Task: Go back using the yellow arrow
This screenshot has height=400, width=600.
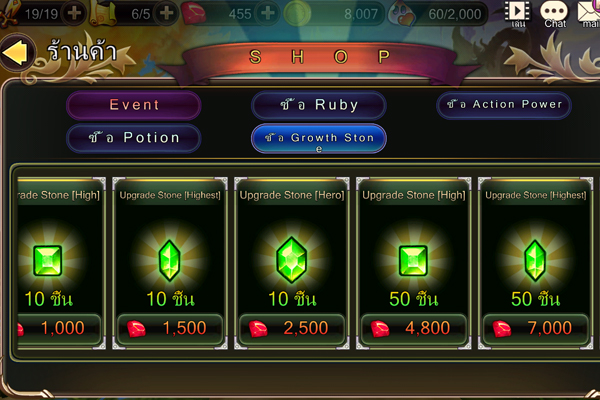Action: 15,53
